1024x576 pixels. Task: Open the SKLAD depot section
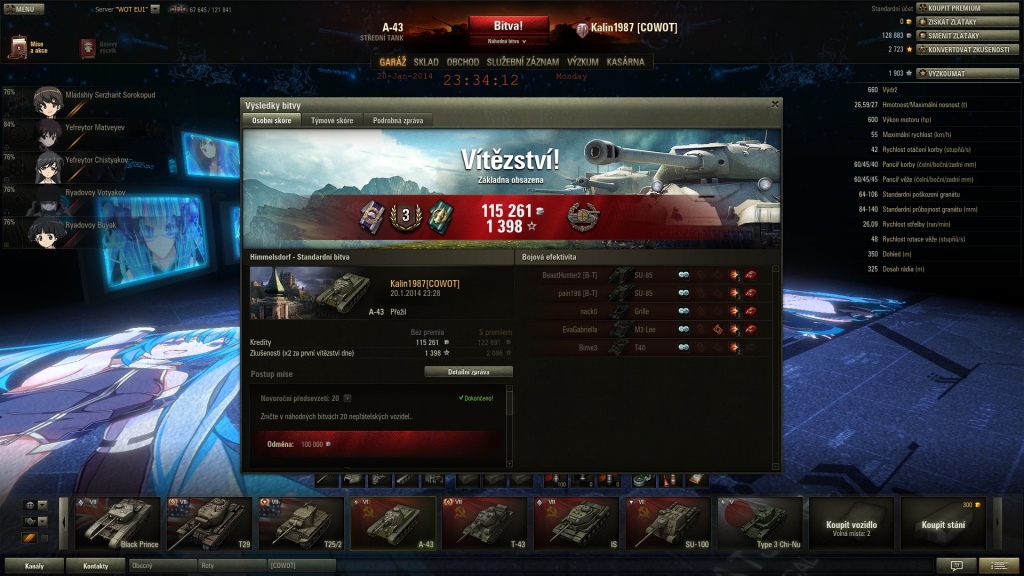[x=426, y=62]
